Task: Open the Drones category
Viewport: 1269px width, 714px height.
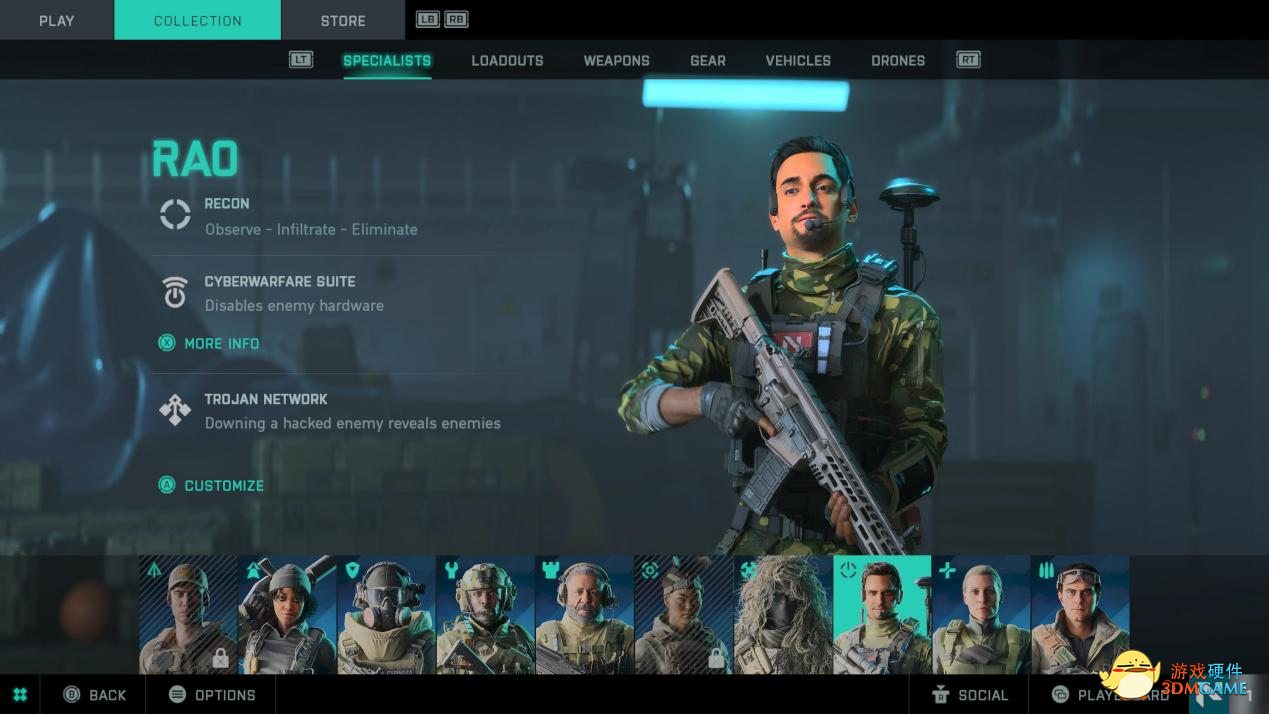Action: (897, 61)
